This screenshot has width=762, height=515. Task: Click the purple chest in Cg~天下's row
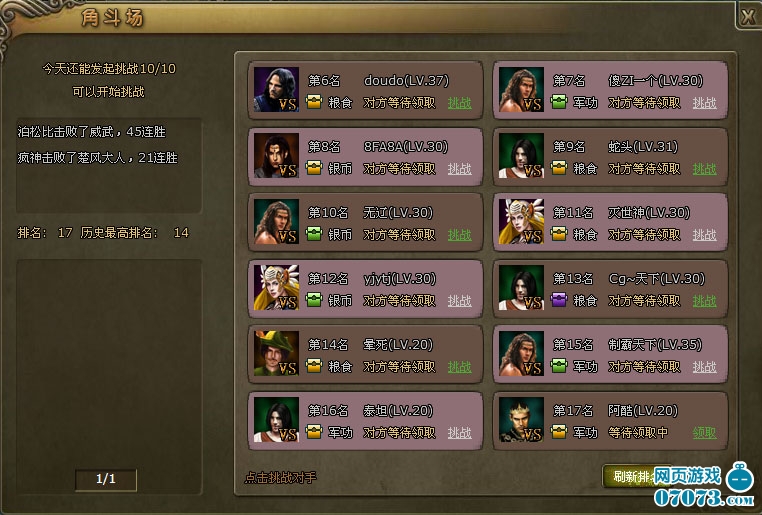[x=559, y=300]
